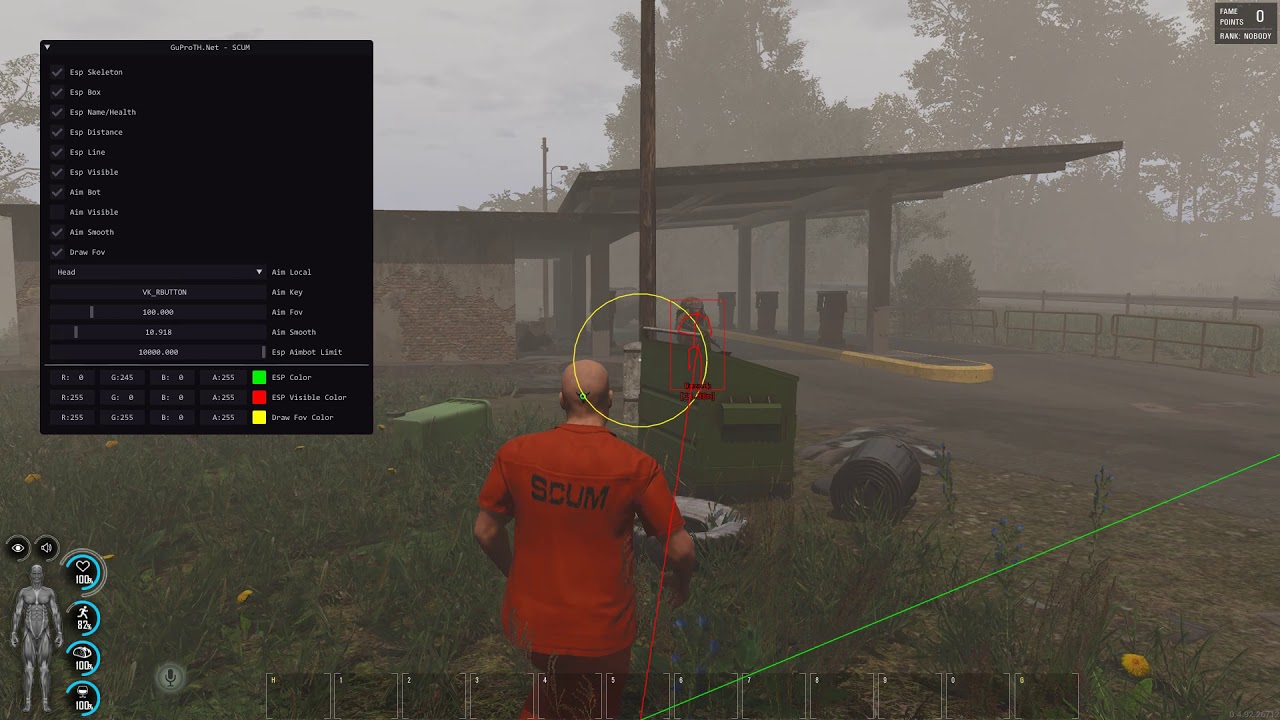Click the VK_RBUTTON aim key binding

click(157, 292)
